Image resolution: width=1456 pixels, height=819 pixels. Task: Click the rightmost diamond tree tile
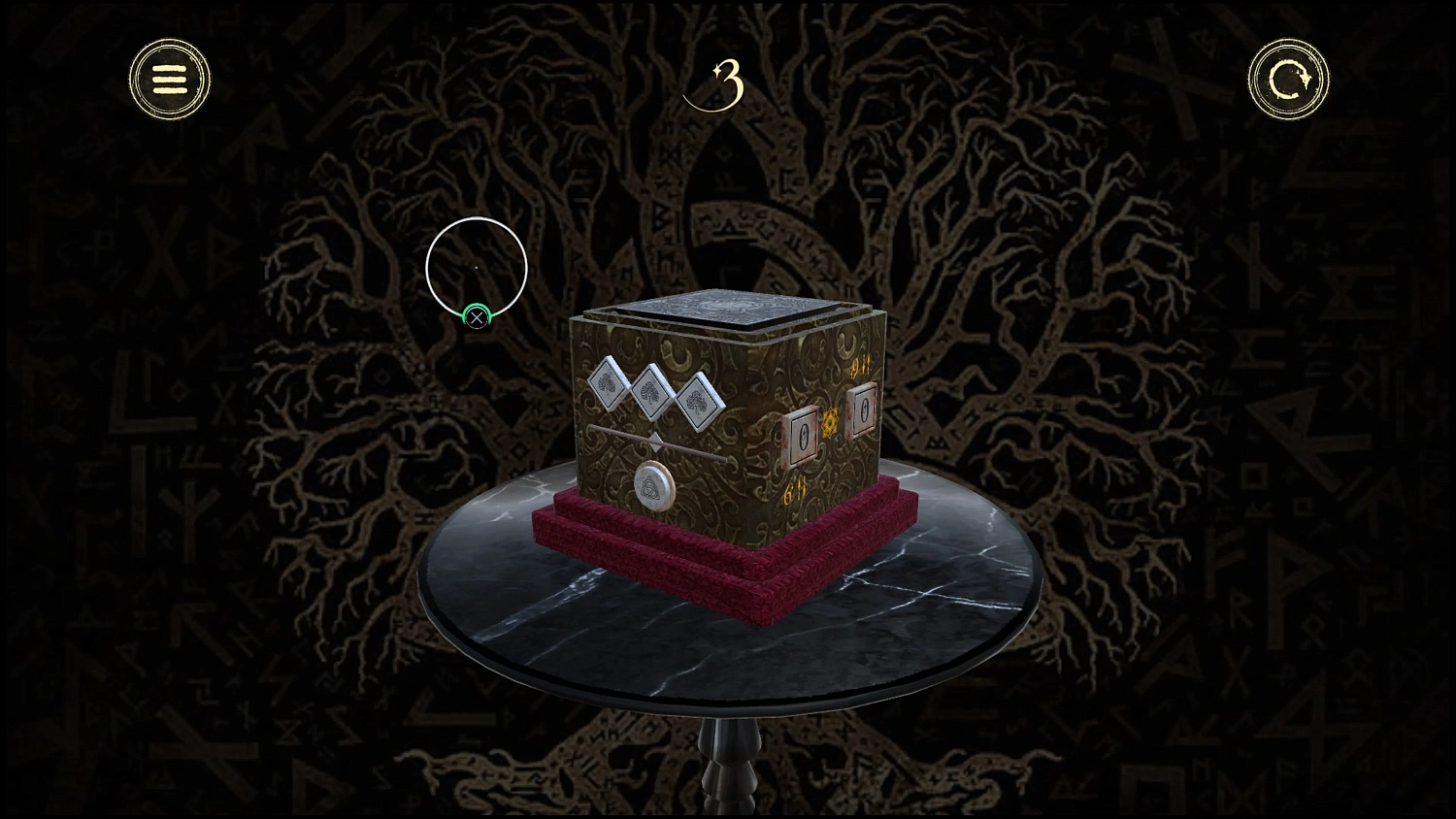(697, 402)
